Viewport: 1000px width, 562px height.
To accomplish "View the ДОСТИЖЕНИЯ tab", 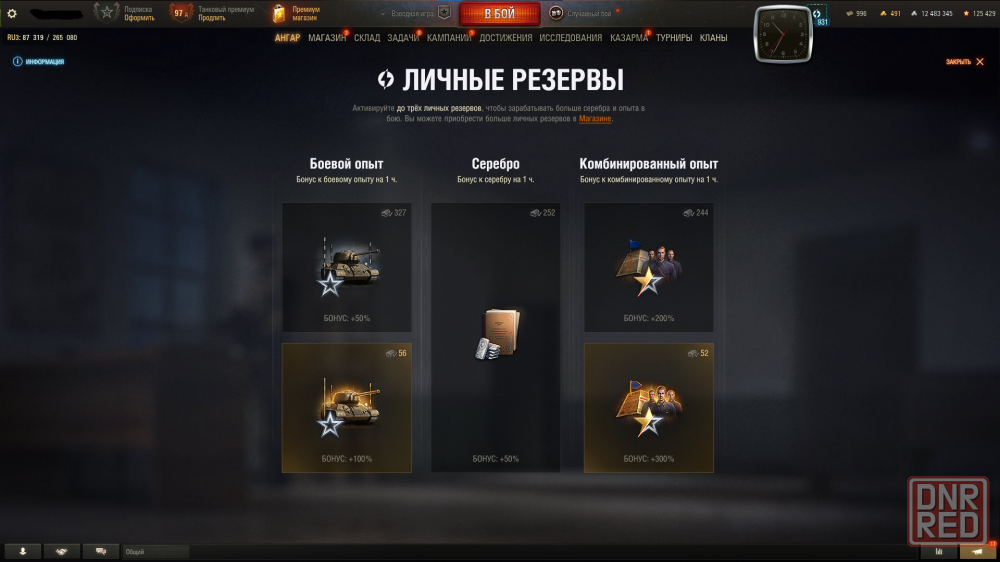I will (x=505, y=38).
